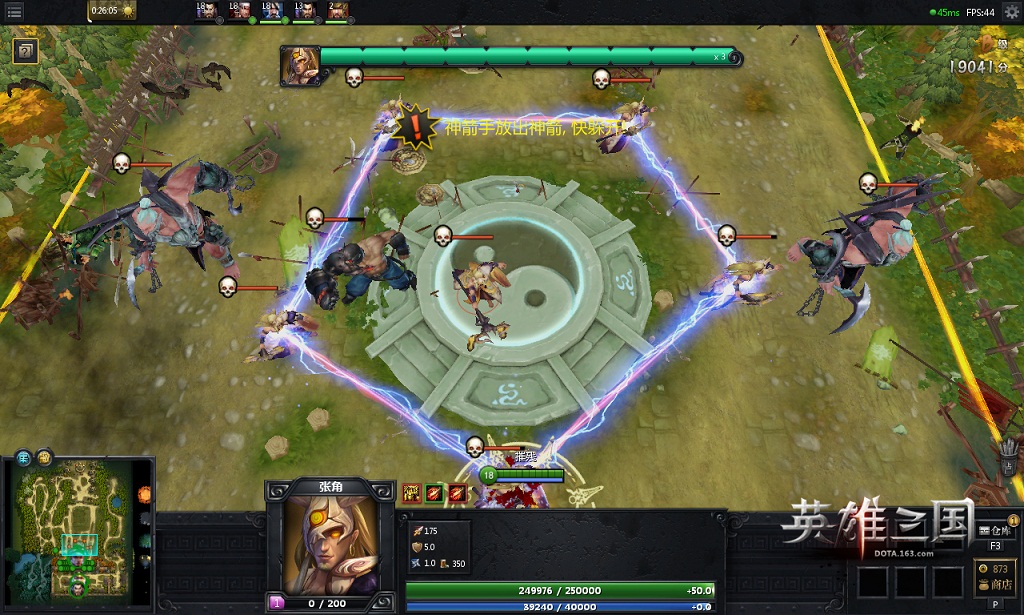Select the level 2 hero portrait

(x=337, y=11)
